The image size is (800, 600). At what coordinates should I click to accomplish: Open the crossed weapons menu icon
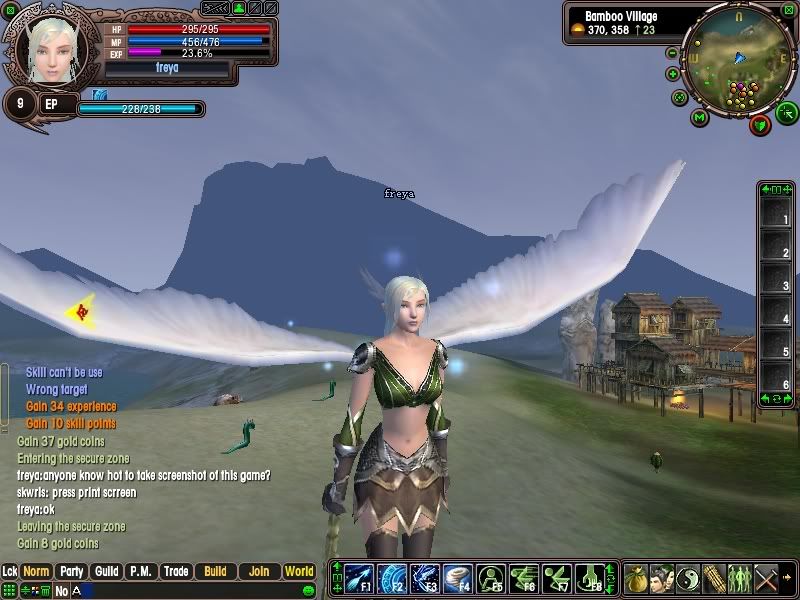(766, 578)
